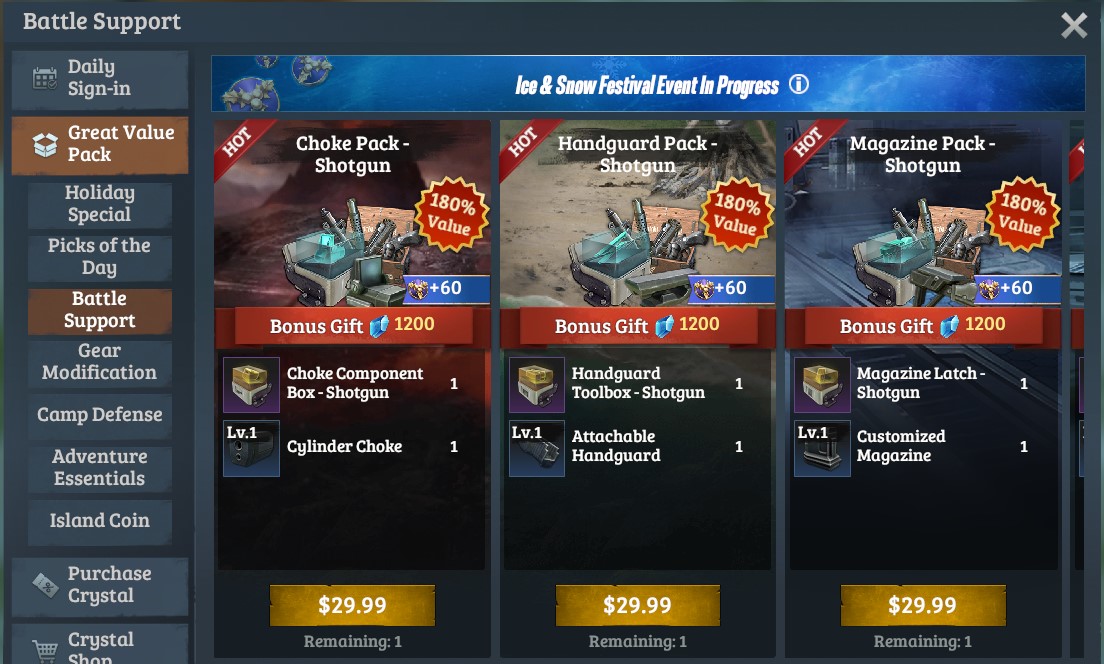This screenshot has width=1104, height=664.
Task: Select the Great Value Pack category
Action: [99, 144]
